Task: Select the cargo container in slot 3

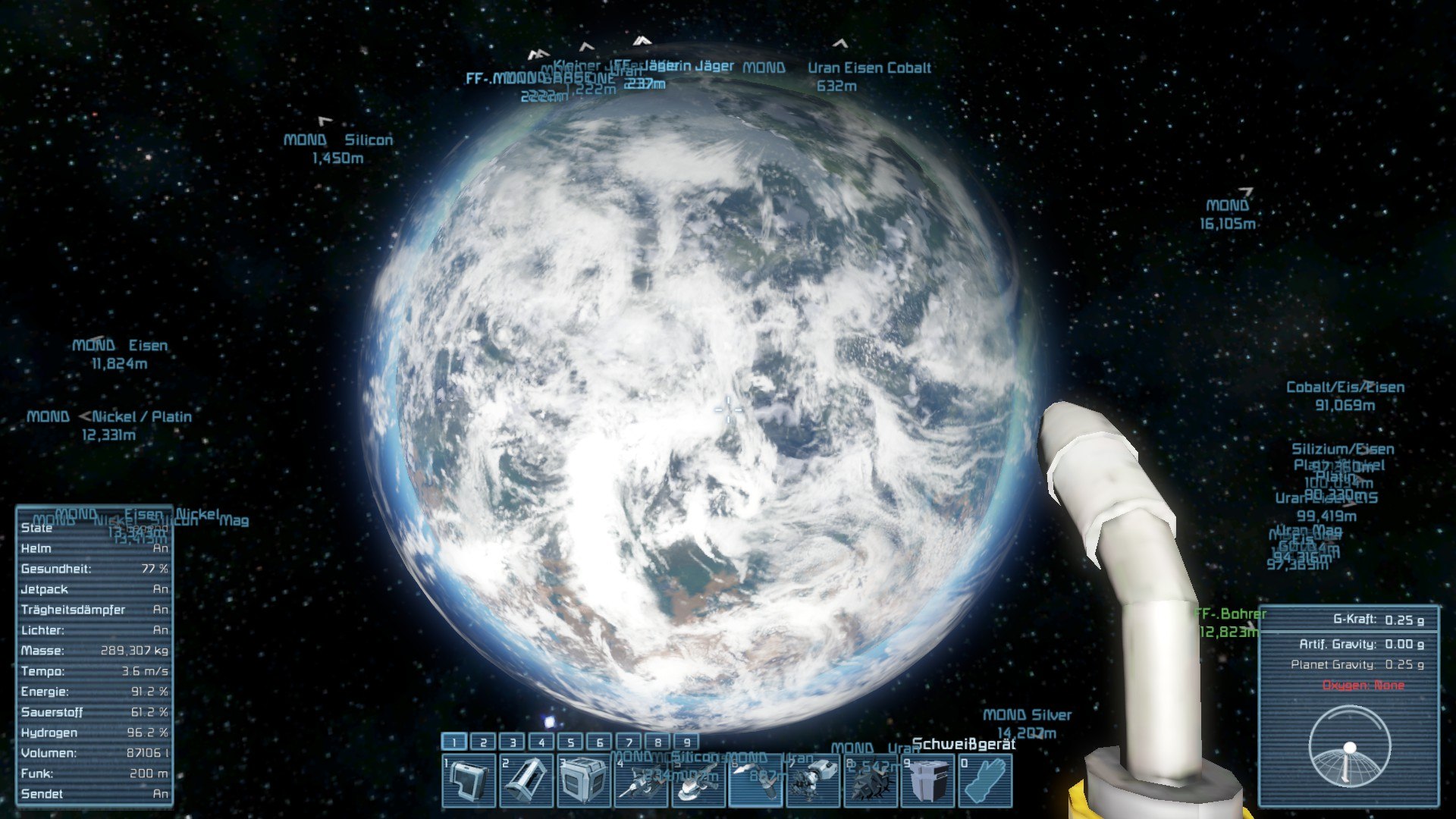Action: point(584,780)
